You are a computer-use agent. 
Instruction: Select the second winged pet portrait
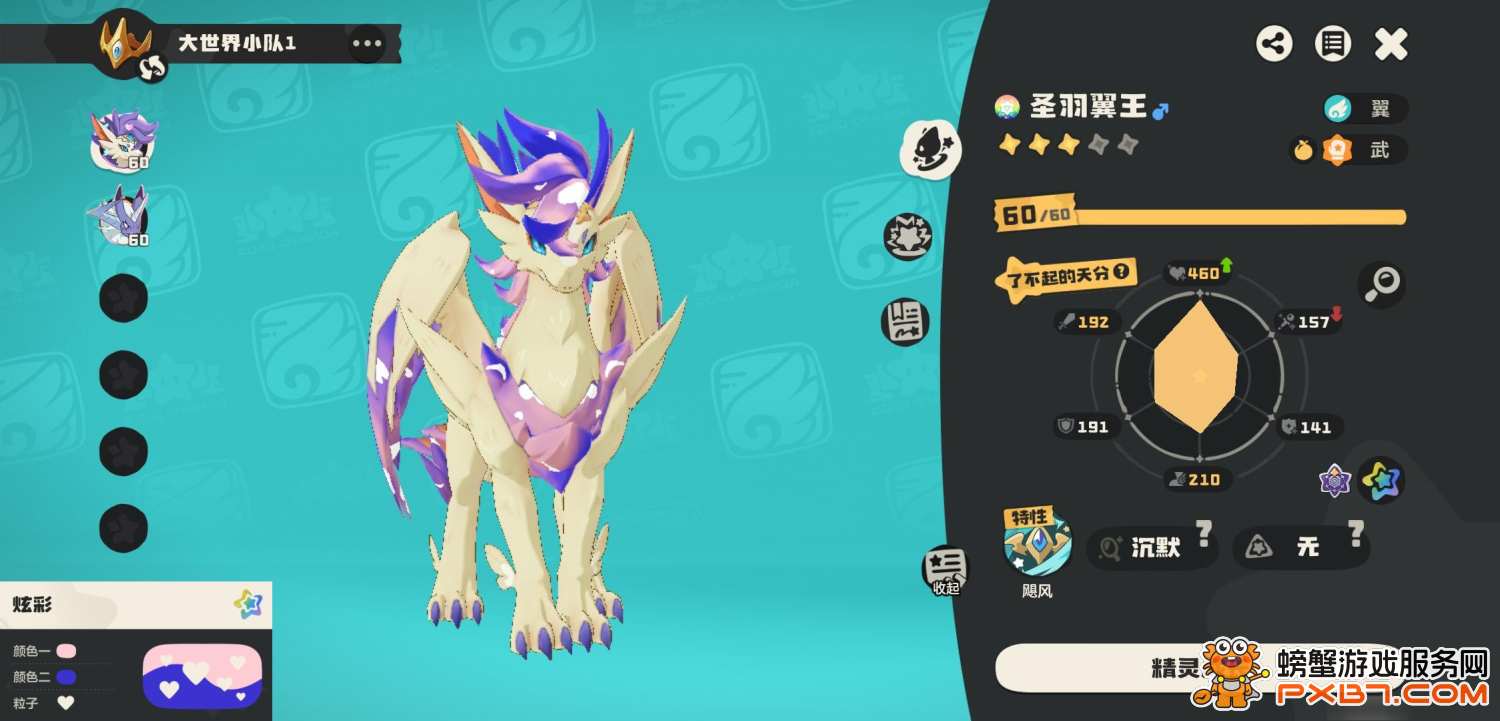point(122,216)
